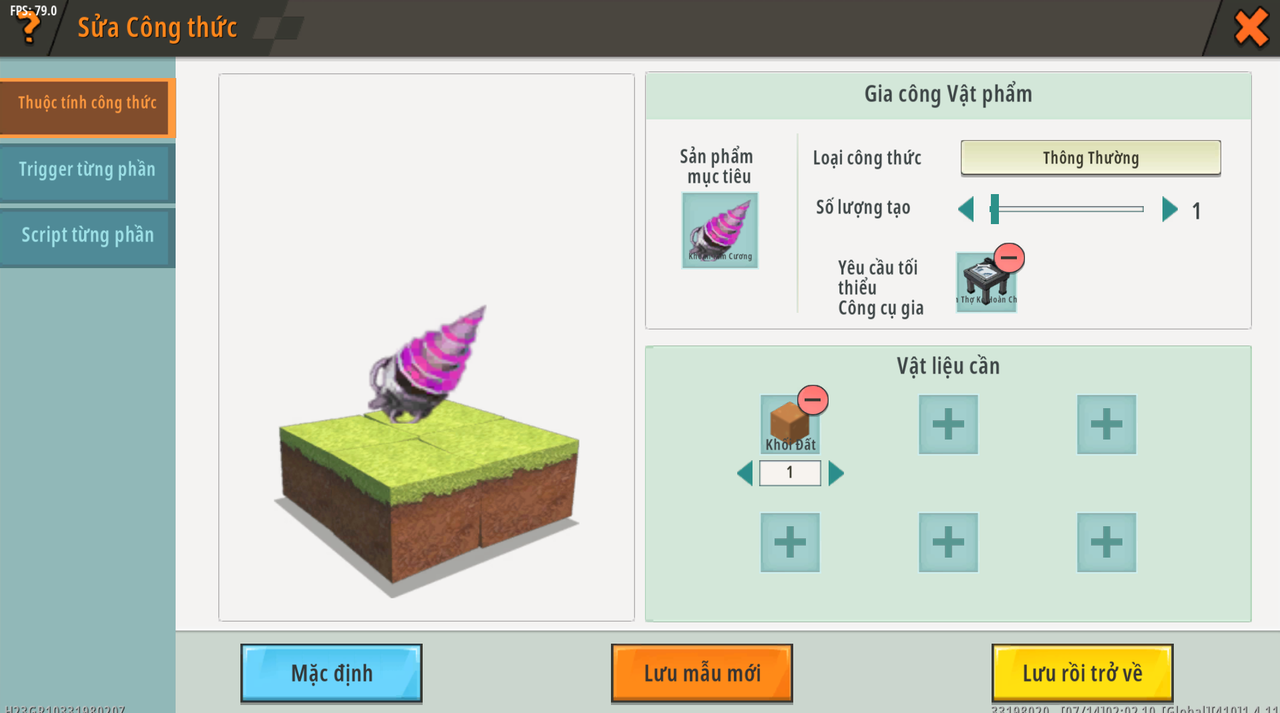1280x713 pixels.
Task: Select the diamond drill target product slot
Action: coord(719,230)
